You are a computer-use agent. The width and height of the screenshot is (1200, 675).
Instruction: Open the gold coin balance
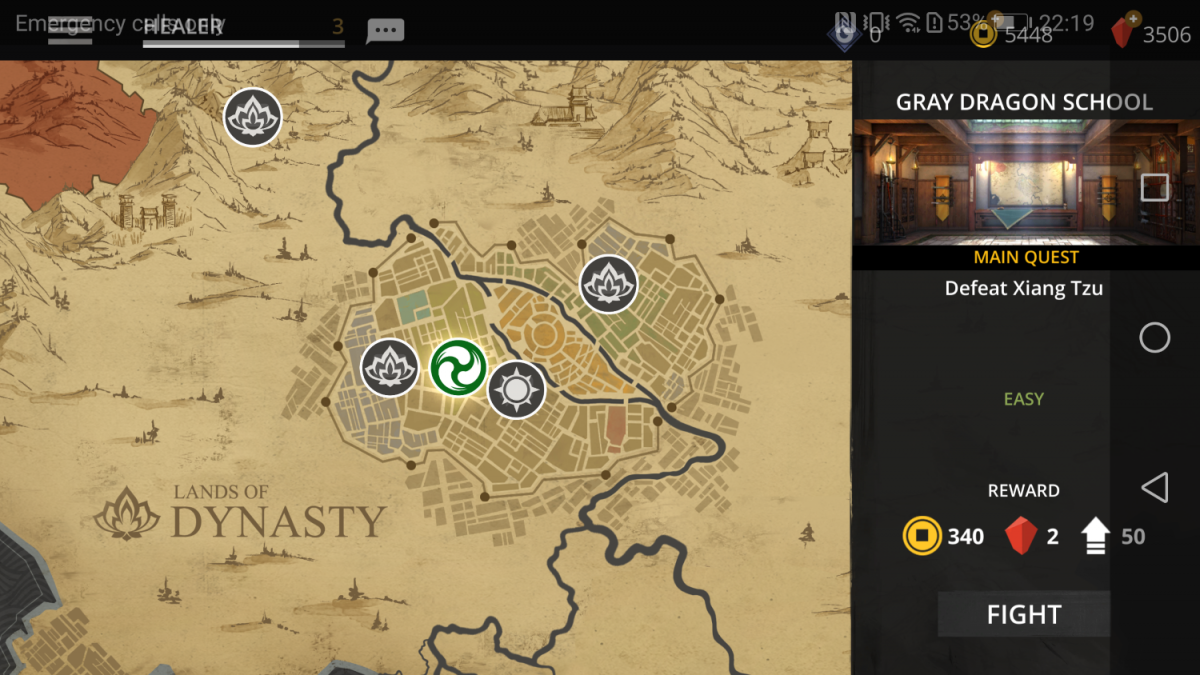pyautogui.click(x=1012, y=33)
